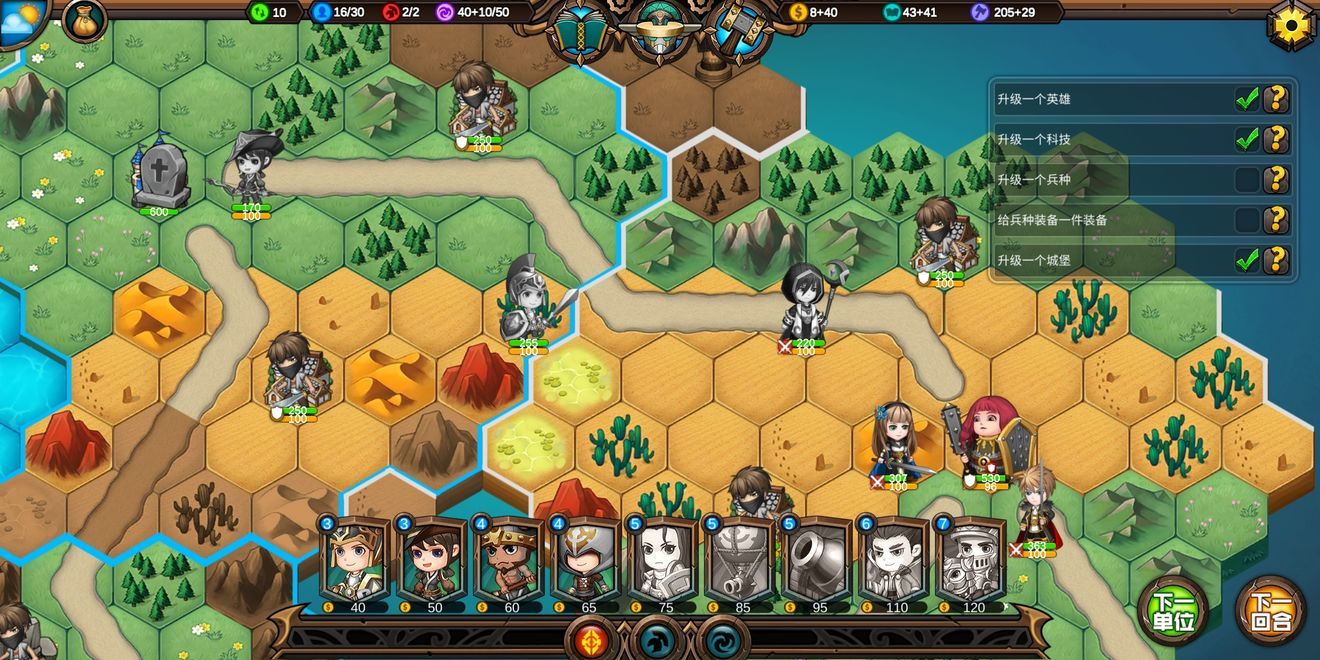Open the money bag icon

tap(84, 19)
